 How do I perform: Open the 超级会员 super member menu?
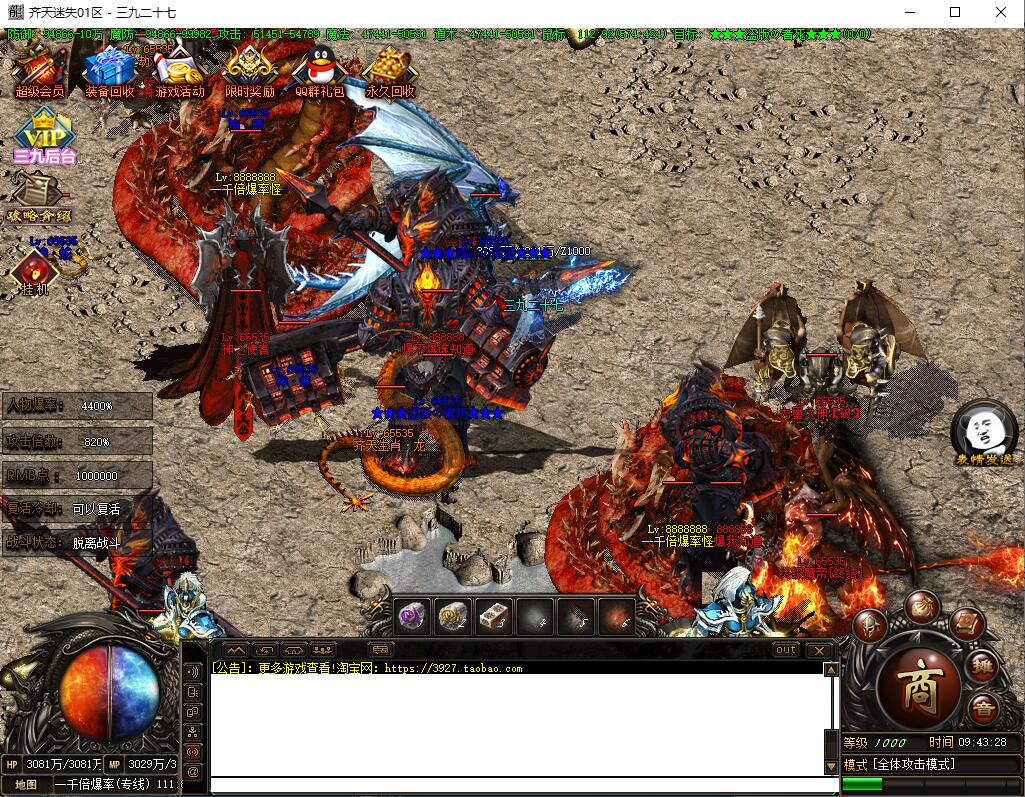click(x=39, y=72)
